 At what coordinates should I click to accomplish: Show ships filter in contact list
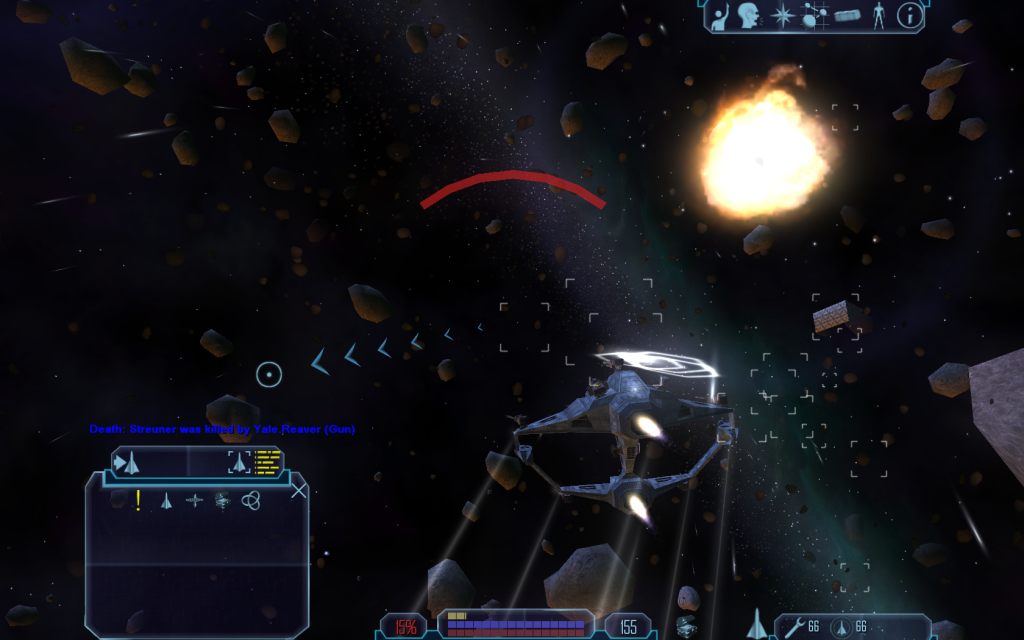tap(167, 500)
